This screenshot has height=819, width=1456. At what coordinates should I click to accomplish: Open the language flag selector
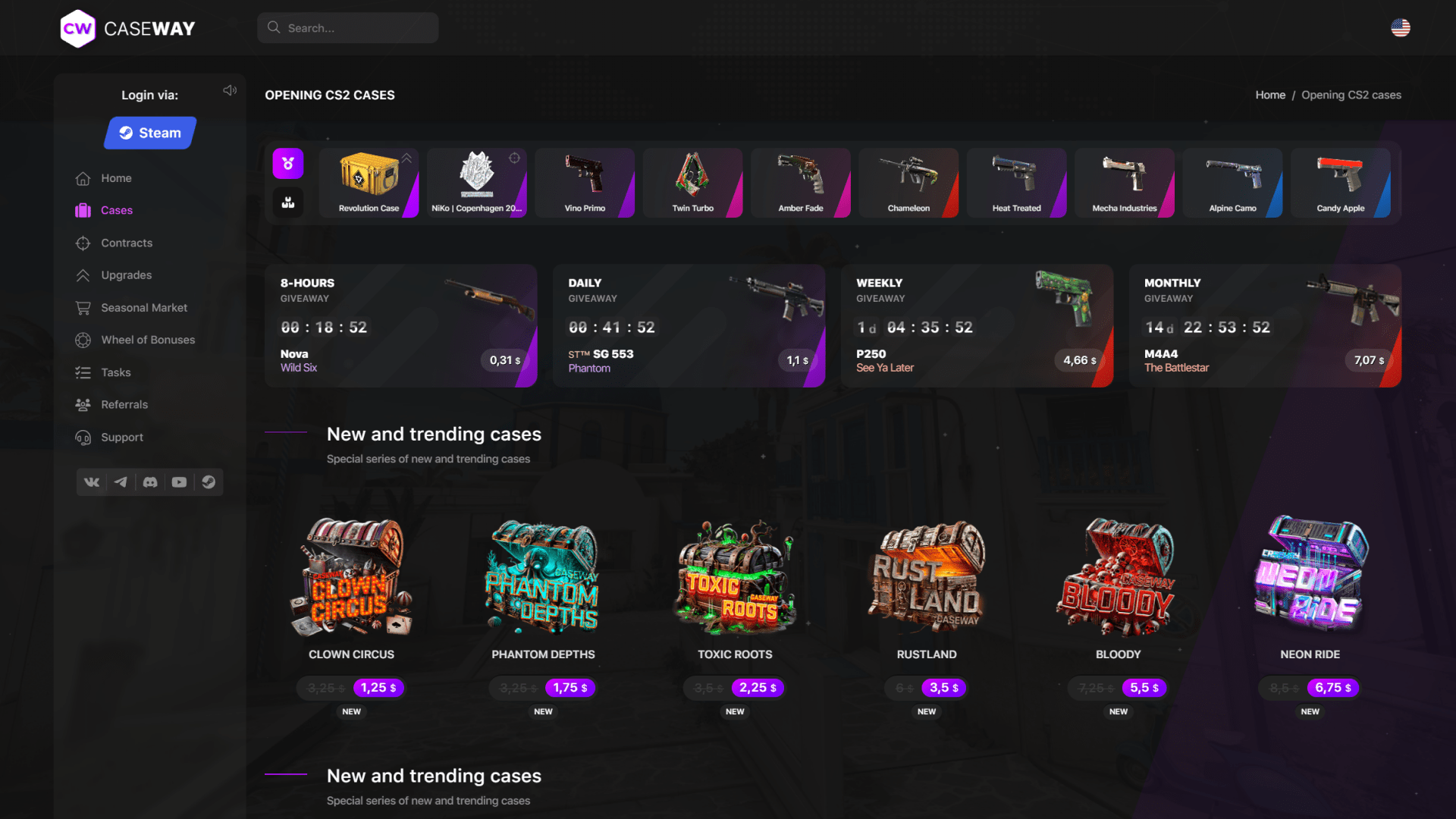pos(1400,28)
